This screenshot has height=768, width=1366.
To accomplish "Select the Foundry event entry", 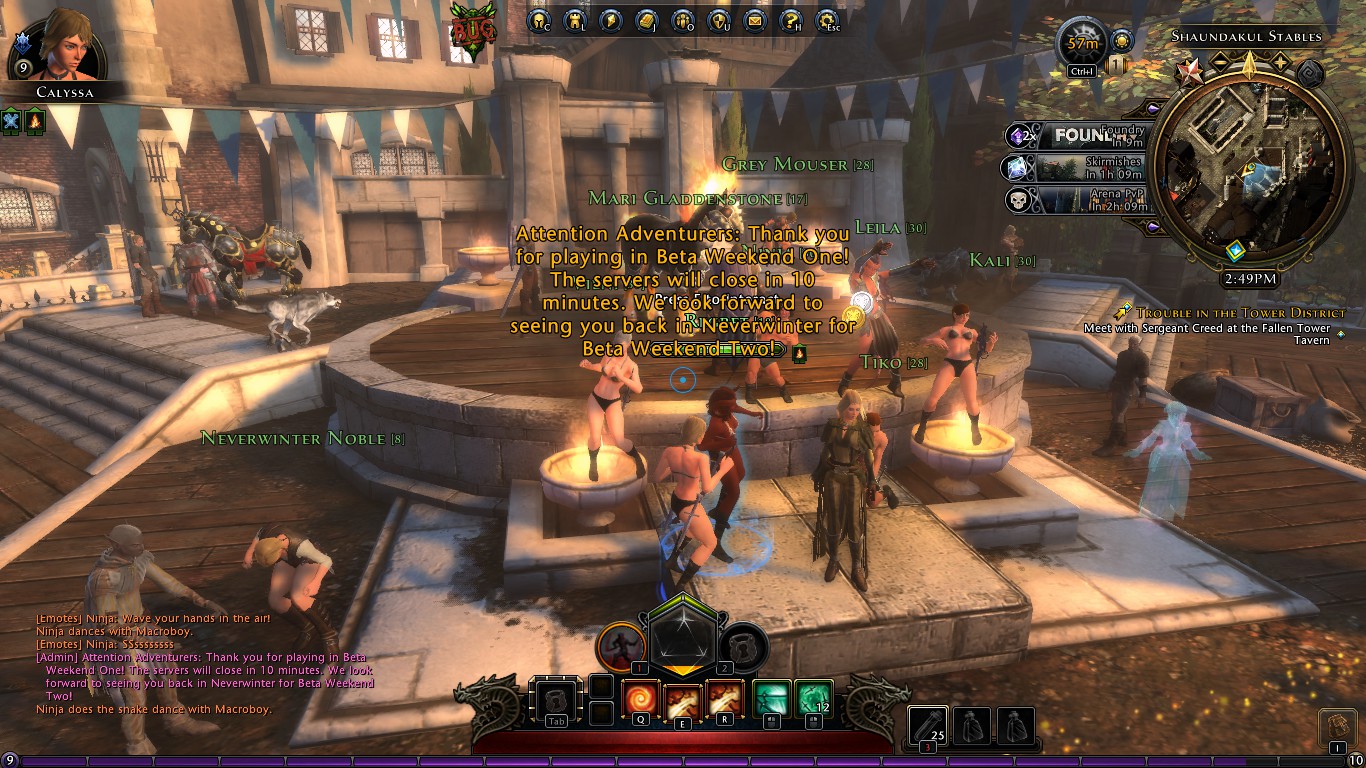I will (1080, 135).
